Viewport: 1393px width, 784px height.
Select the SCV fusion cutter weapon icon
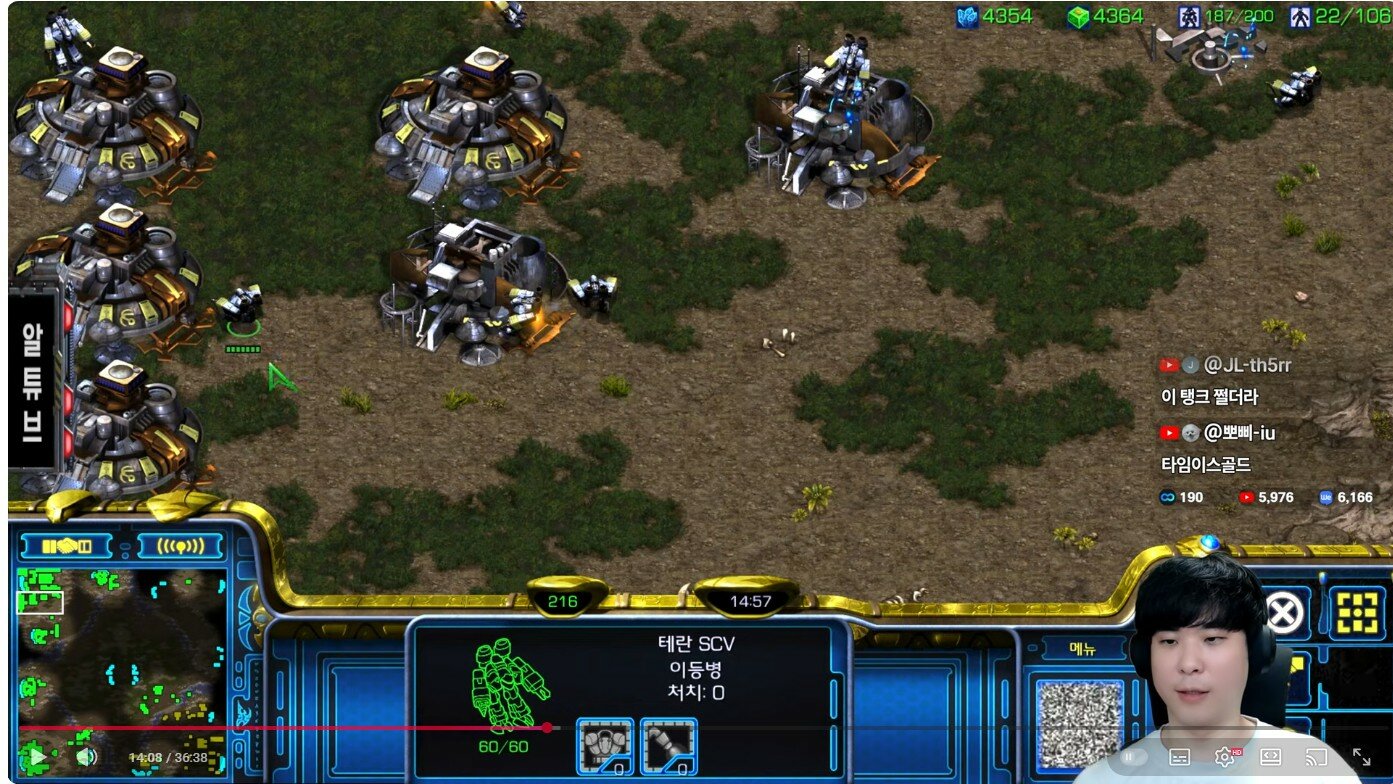pos(668,746)
